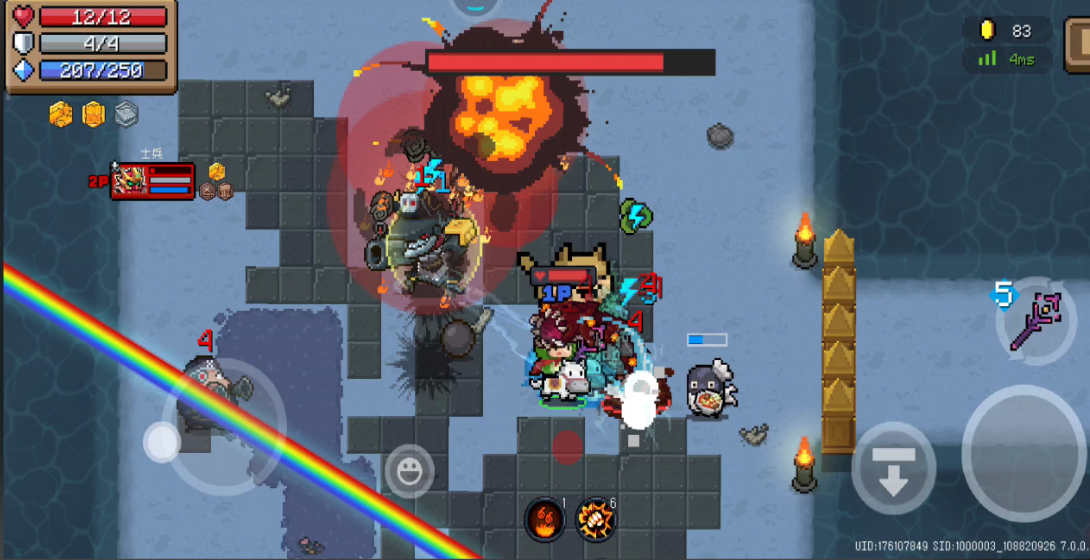Inspect the first gold hexagon buff icon
This screenshot has width=1090, height=560.
(61, 114)
